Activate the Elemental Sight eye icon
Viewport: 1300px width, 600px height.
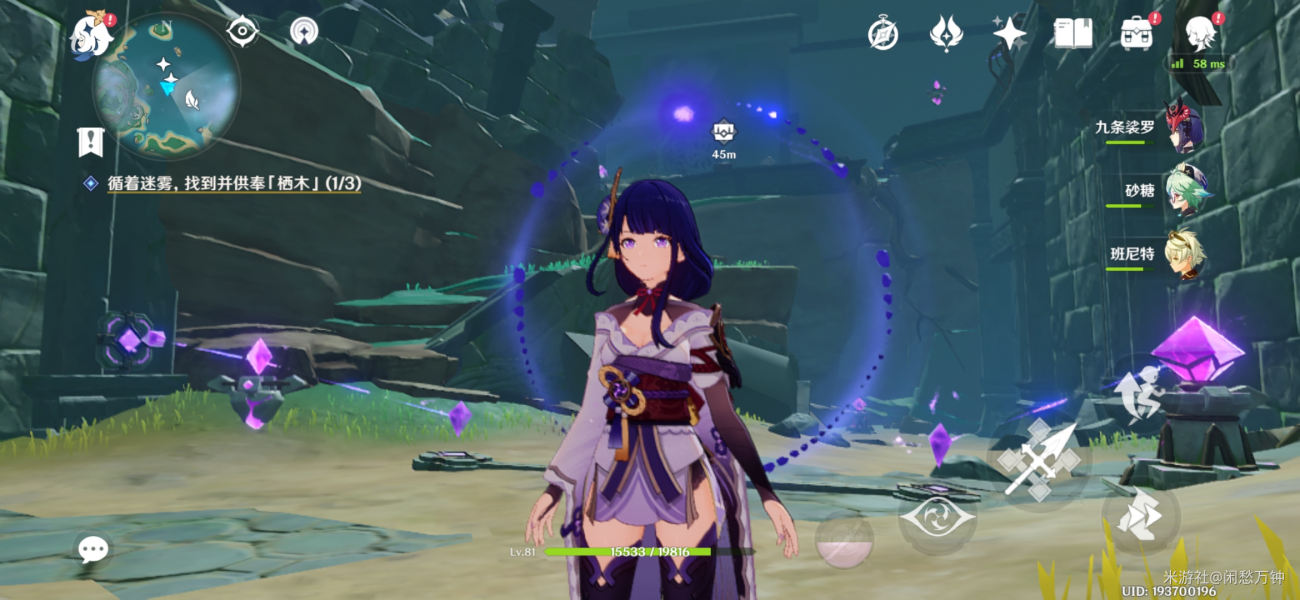pyautogui.click(x=242, y=32)
